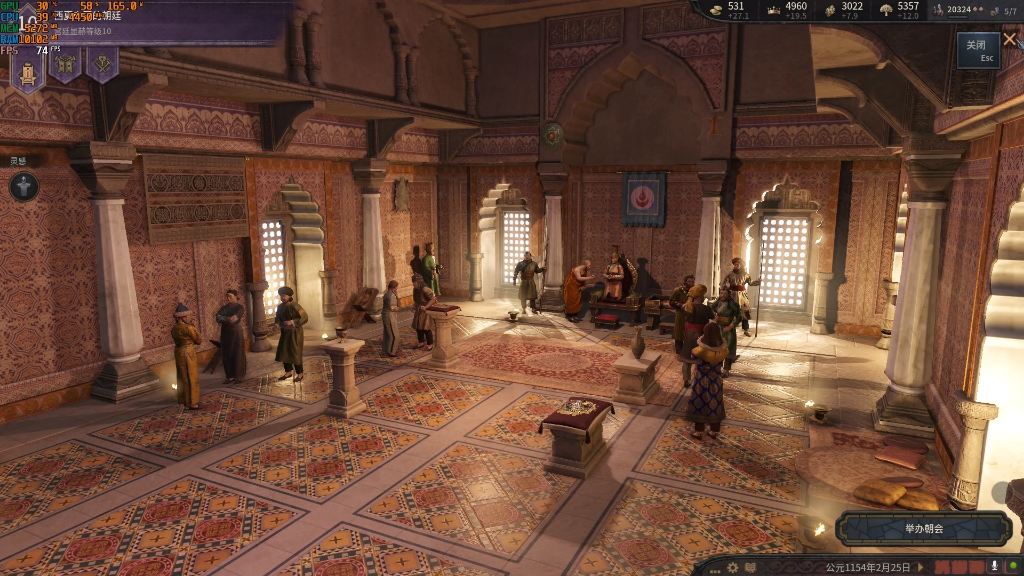Show gold income details
The width and height of the screenshot is (1024, 576).
click(716, 10)
